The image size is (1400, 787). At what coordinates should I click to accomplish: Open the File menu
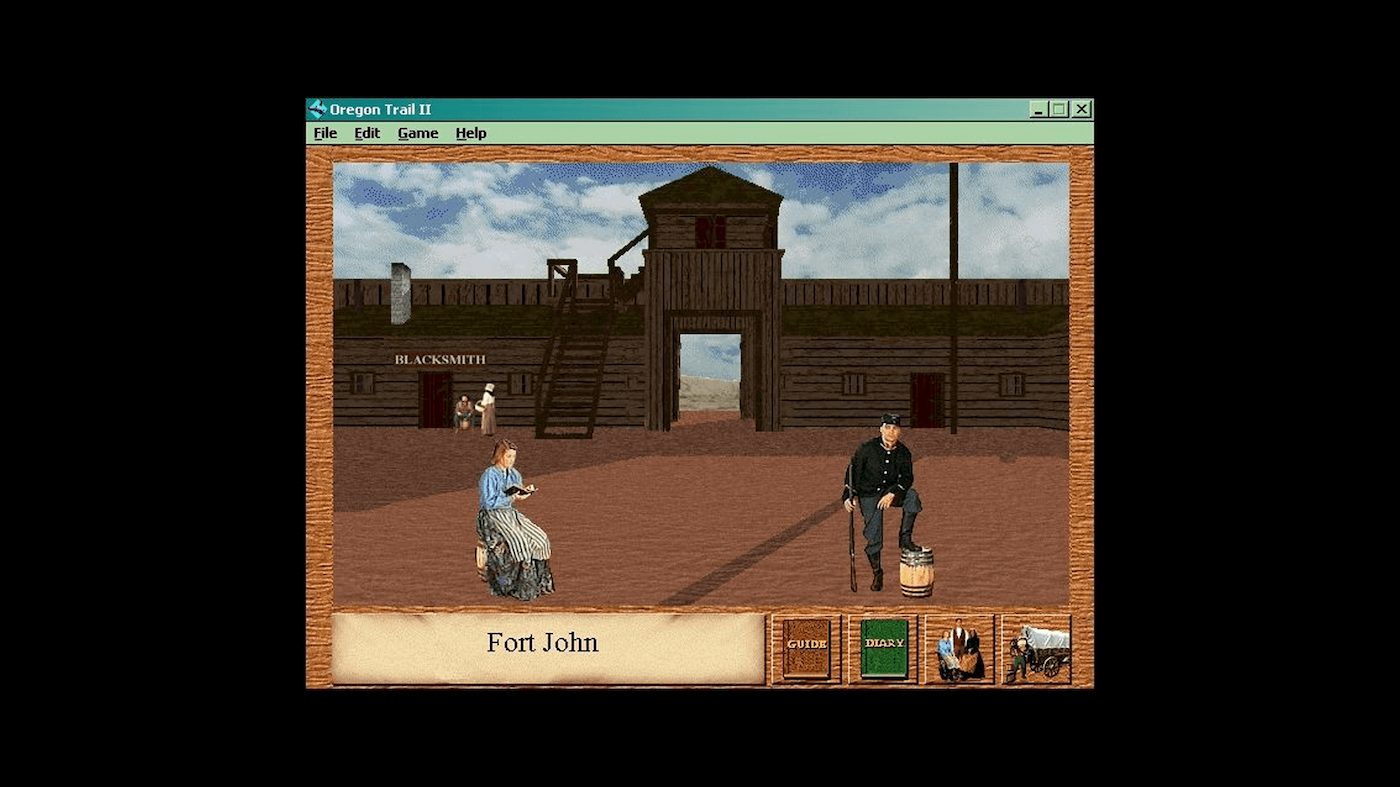tap(324, 133)
